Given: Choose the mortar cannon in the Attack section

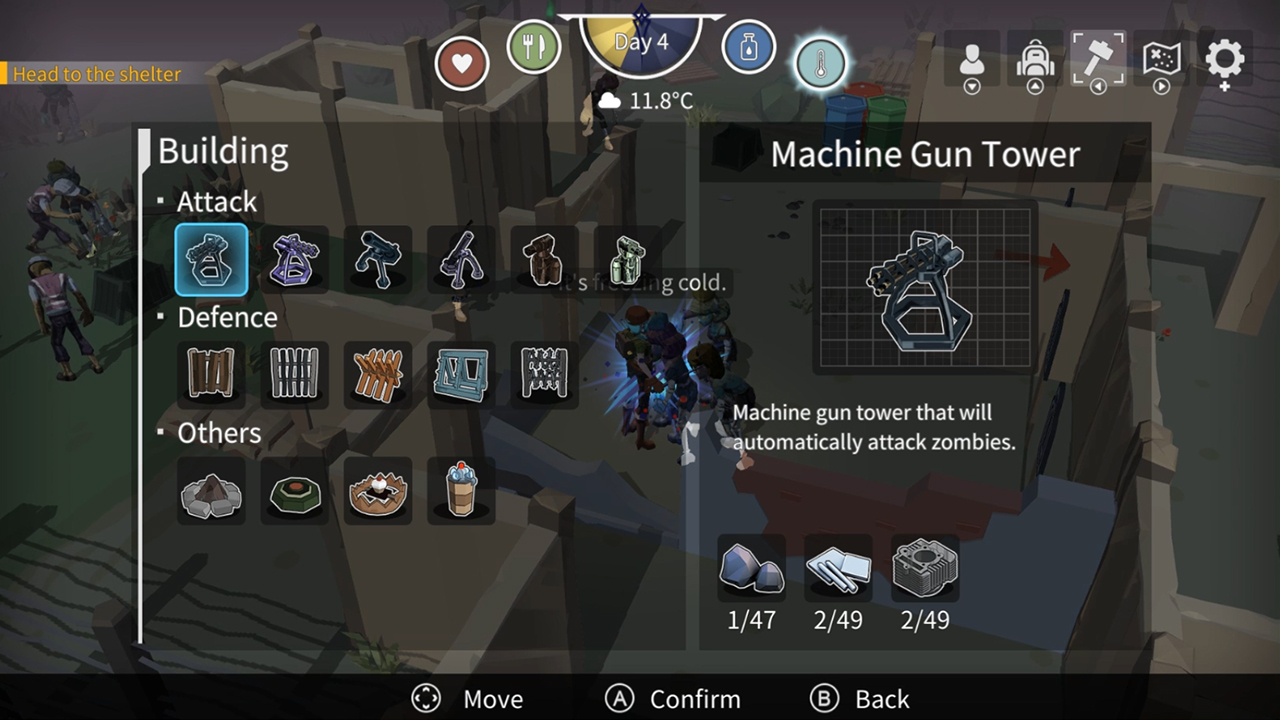Looking at the screenshot, I should (x=461, y=259).
